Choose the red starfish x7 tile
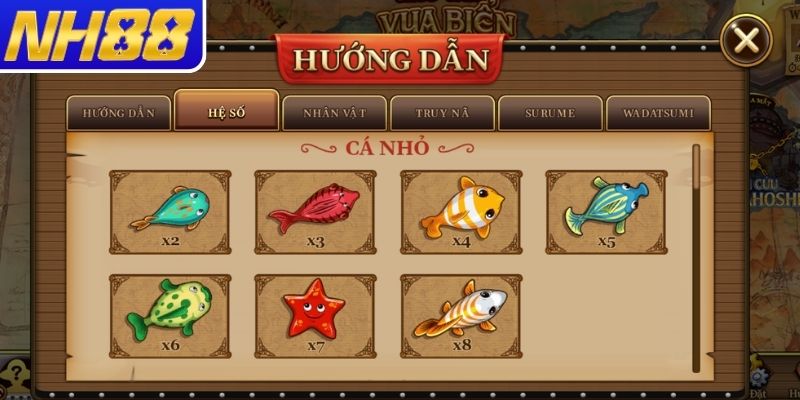The image size is (800, 400). click(315, 316)
